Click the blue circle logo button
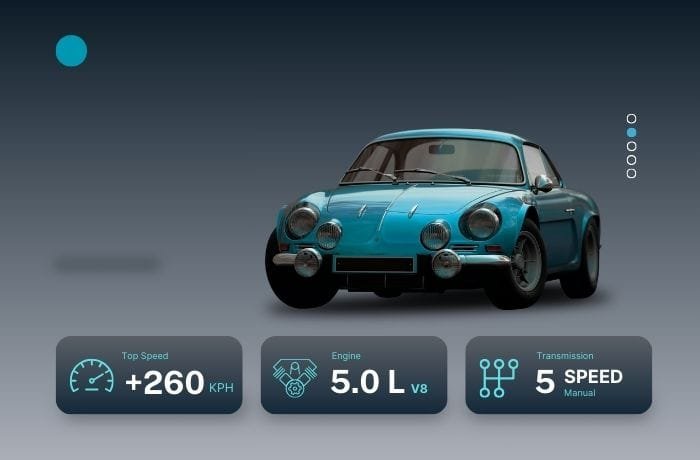Image resolution: width=700 pixels, height=460 pixels. coord(71,50)
